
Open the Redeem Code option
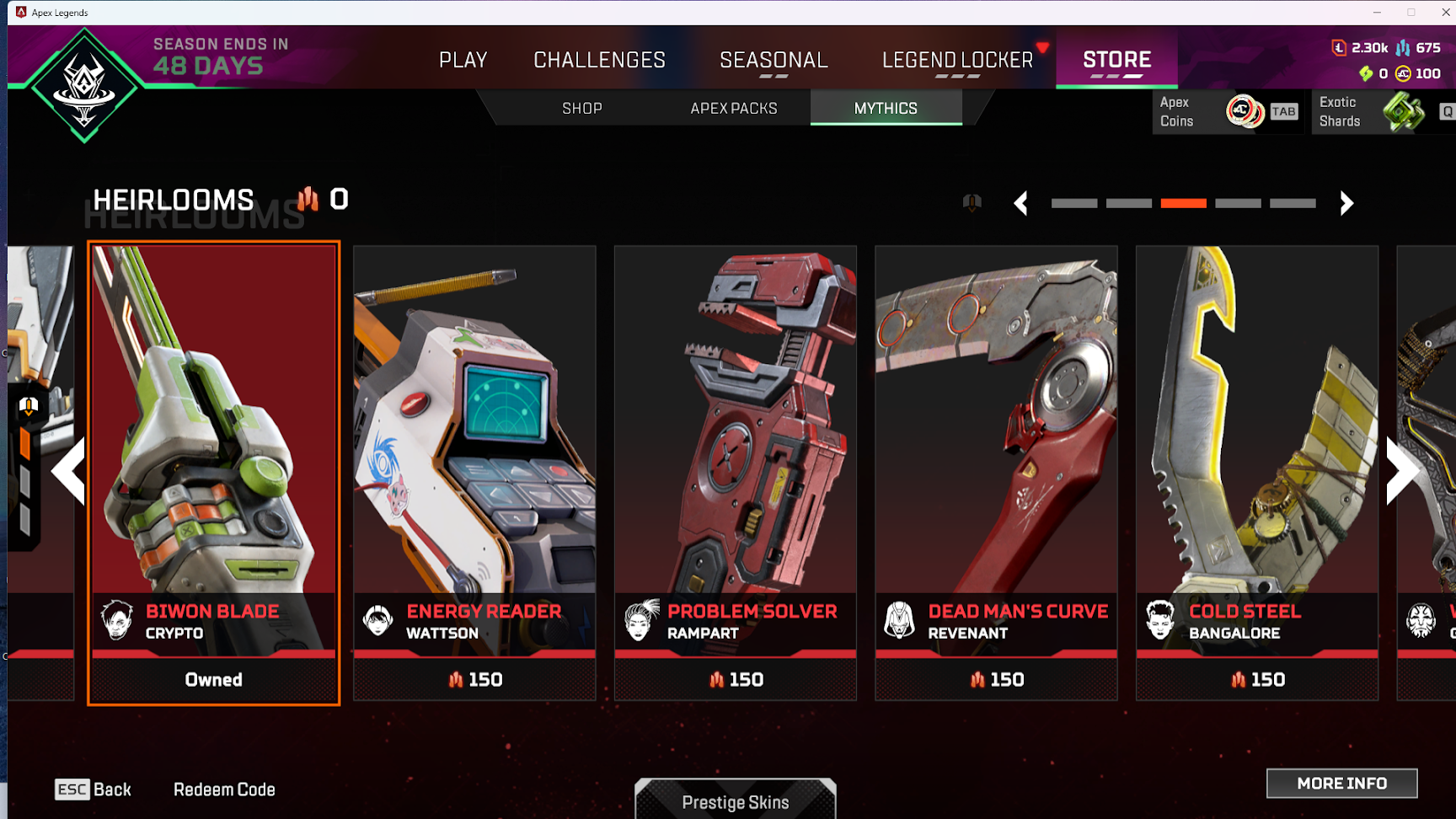click(x=224, y=790)
